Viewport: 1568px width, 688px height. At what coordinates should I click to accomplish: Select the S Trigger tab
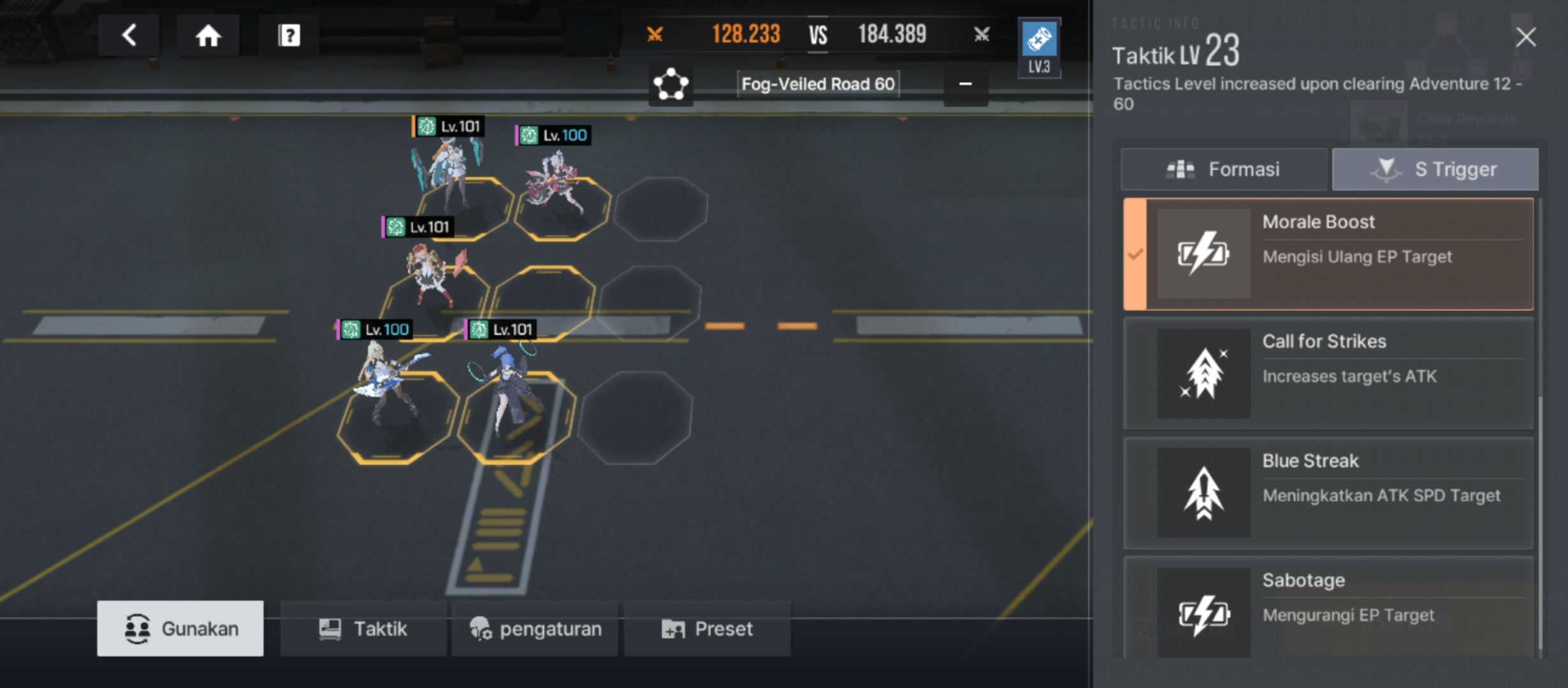pos(1435,169)
